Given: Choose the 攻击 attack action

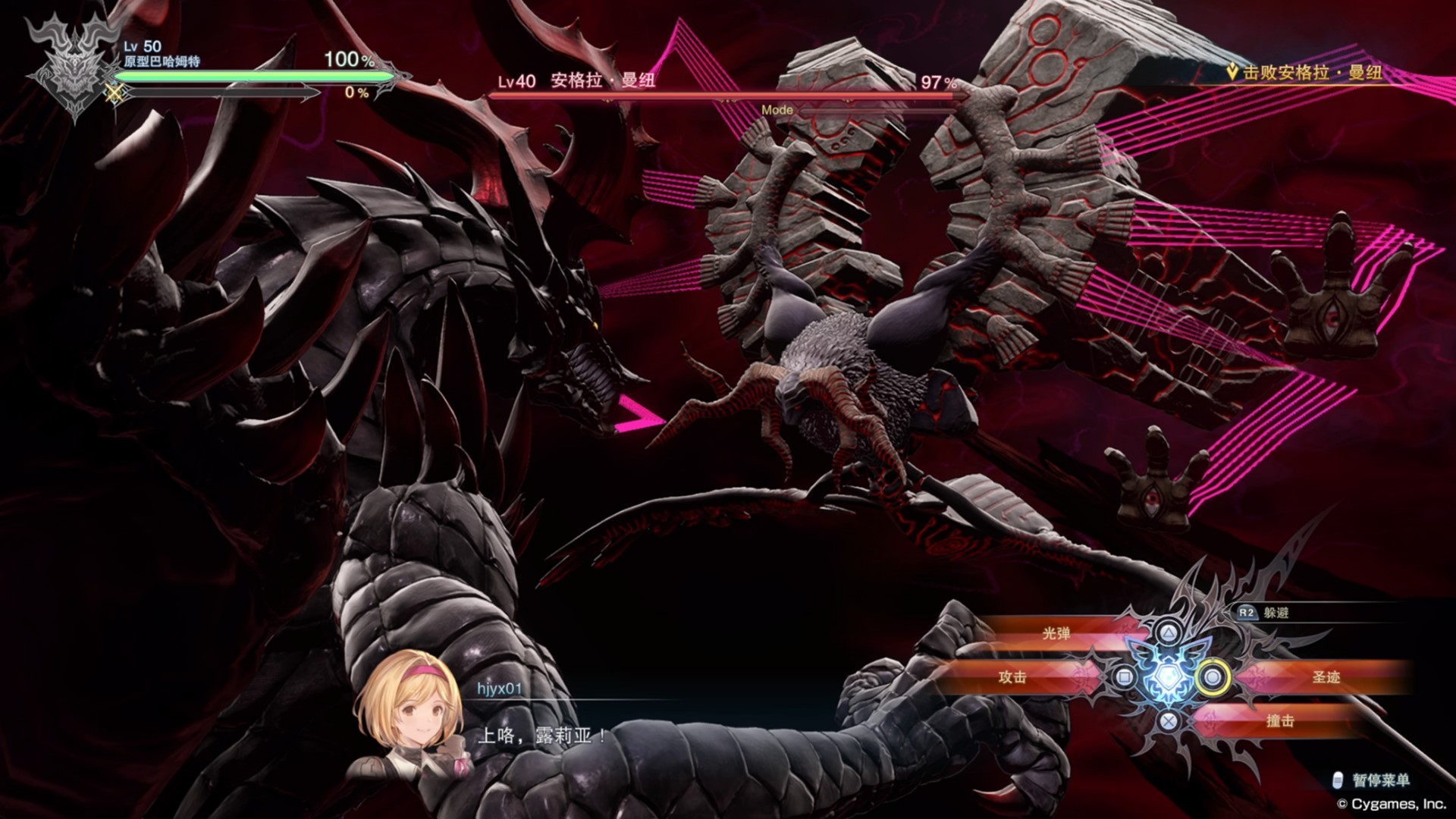Looking at the screenshot, I should tap(1012, 676).
